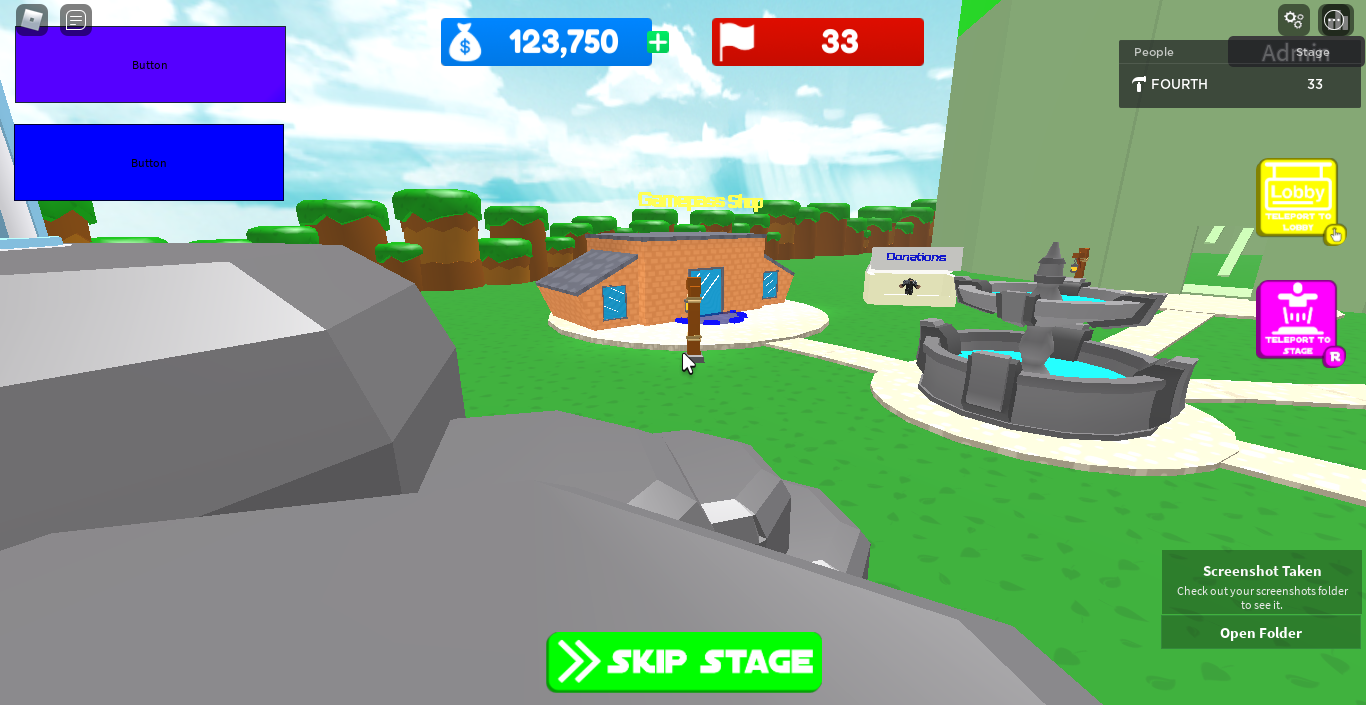Teleport to lobby with the yellow Lobby button
The width and height of the screenshot is (1366, 705).
[x=1297, y=198]
